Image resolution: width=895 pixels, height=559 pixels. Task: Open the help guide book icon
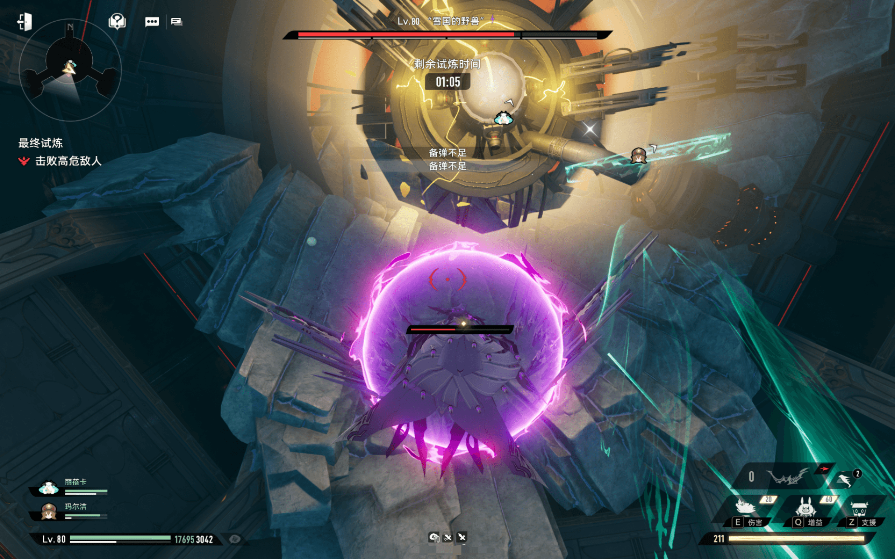tap(118, 21)
